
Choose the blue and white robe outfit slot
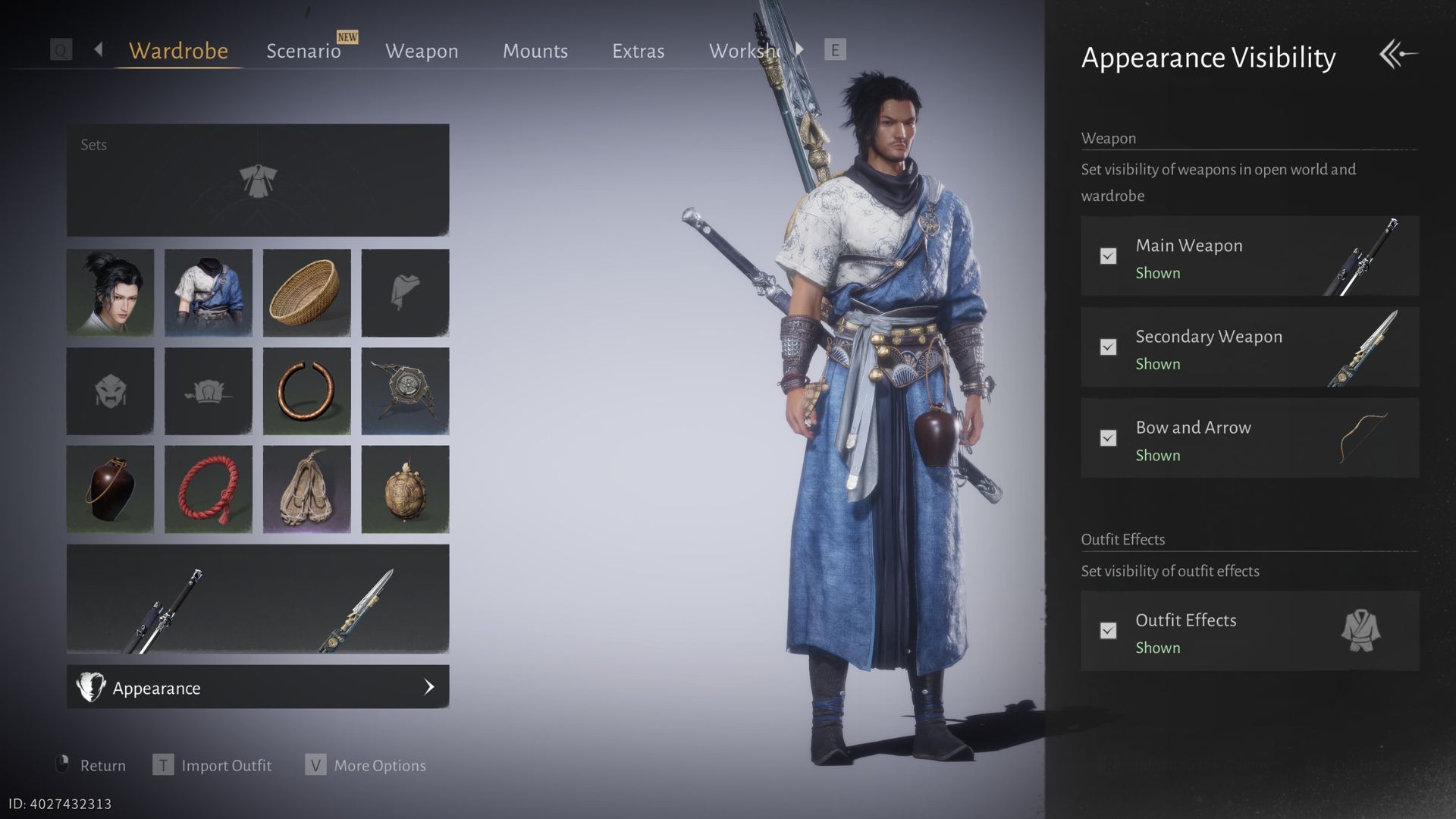click(209, 293)
